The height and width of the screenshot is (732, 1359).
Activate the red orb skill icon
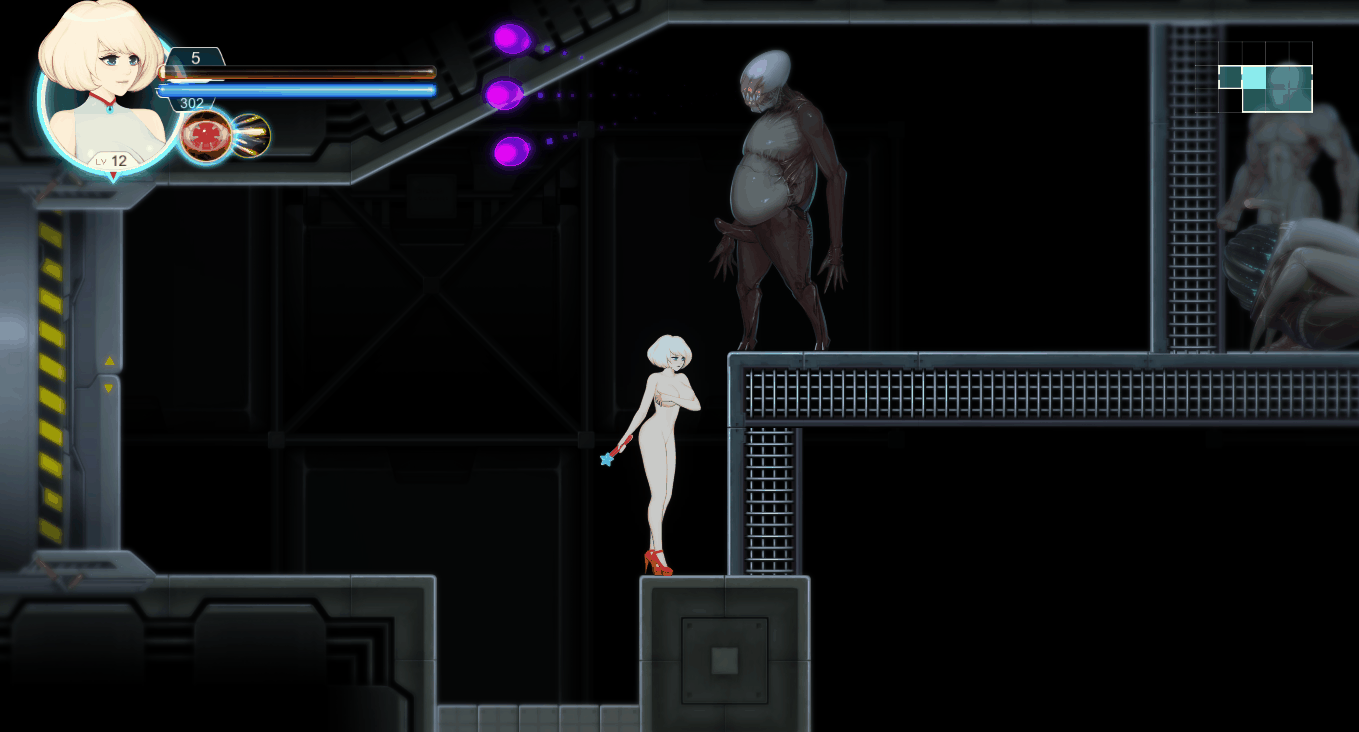[x=206, y=136]
